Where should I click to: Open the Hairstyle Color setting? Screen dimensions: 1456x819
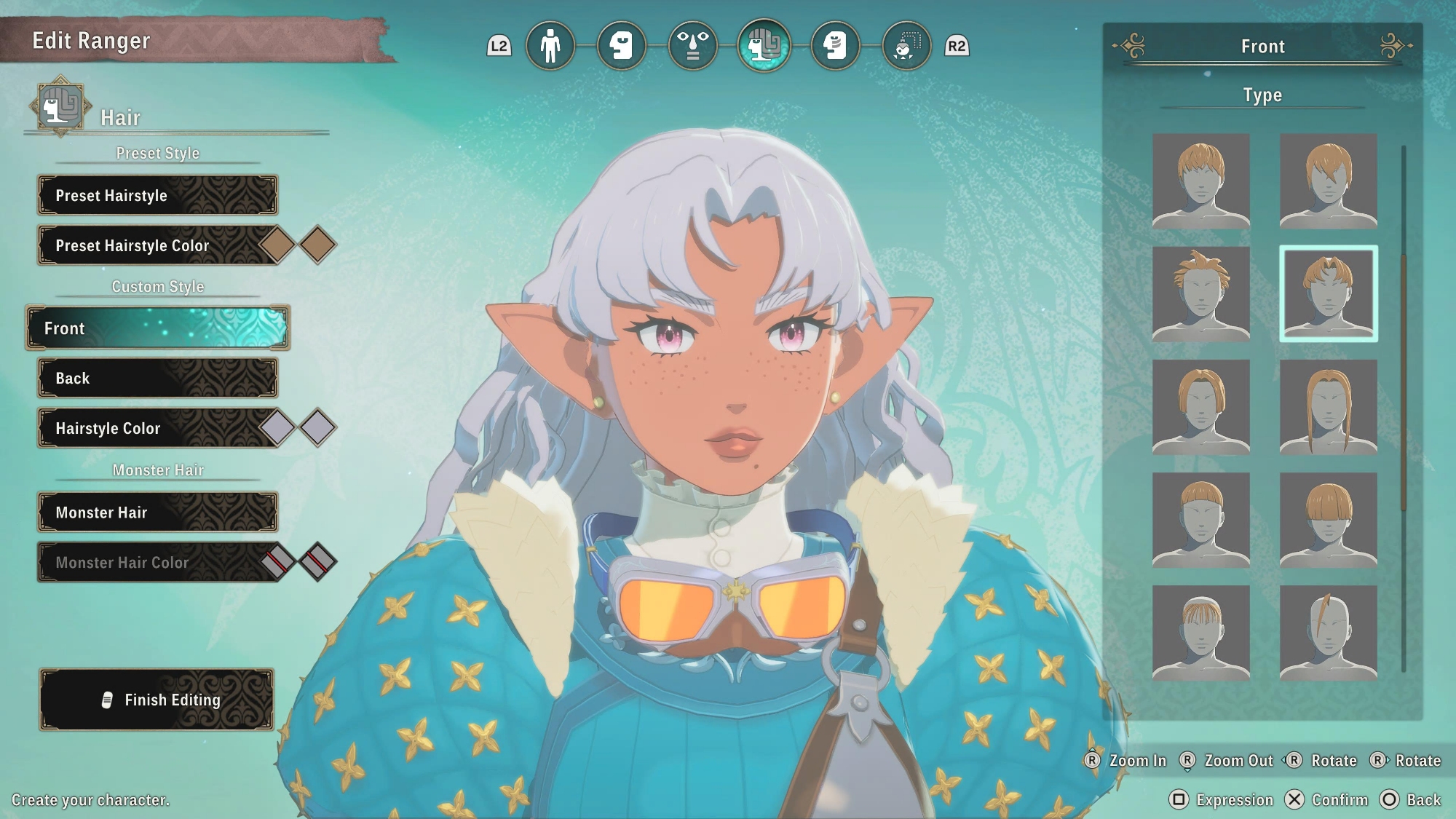click(146, 428)
